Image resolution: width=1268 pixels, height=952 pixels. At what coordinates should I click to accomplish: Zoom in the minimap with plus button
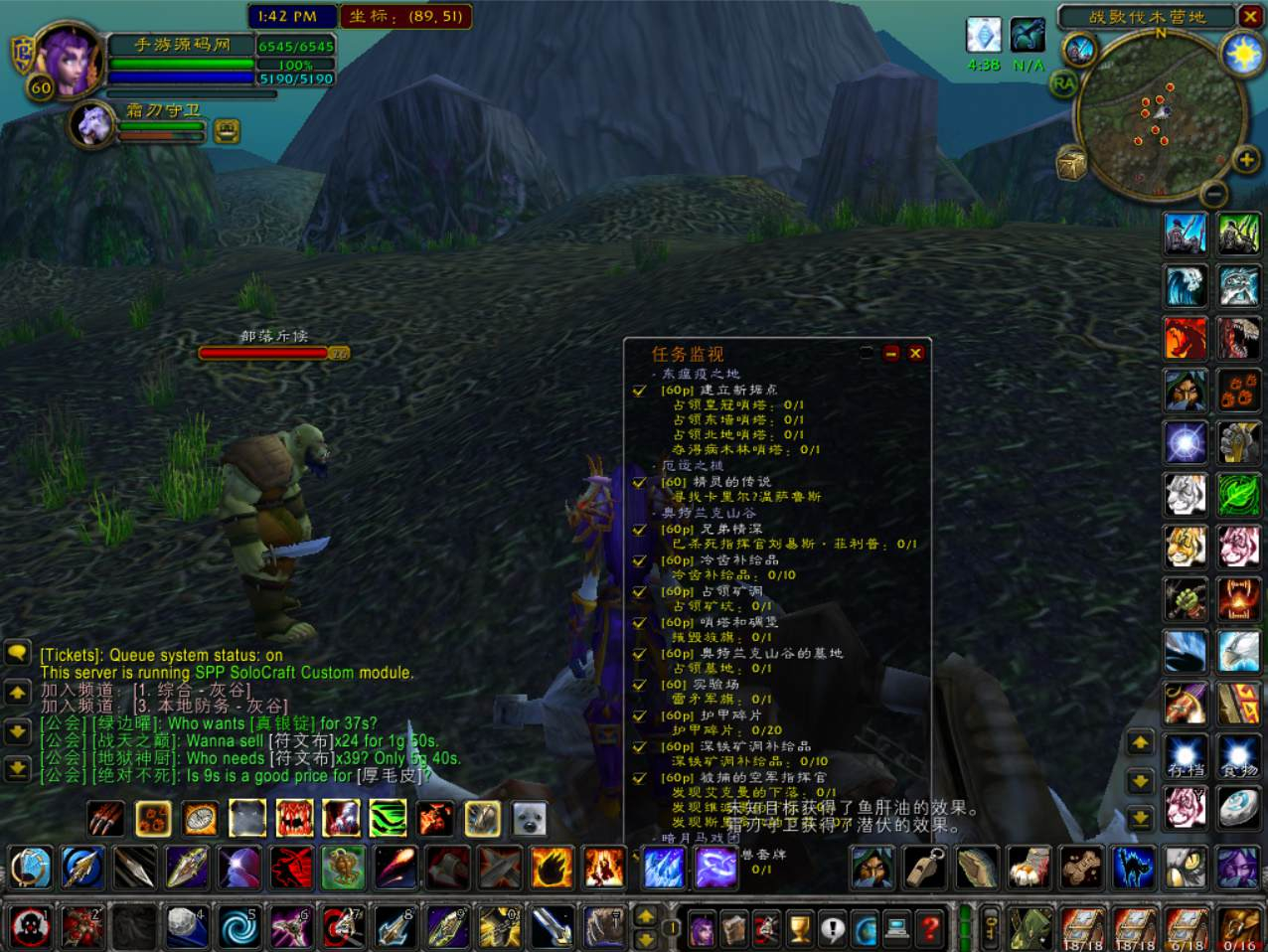click(1245, 159)
